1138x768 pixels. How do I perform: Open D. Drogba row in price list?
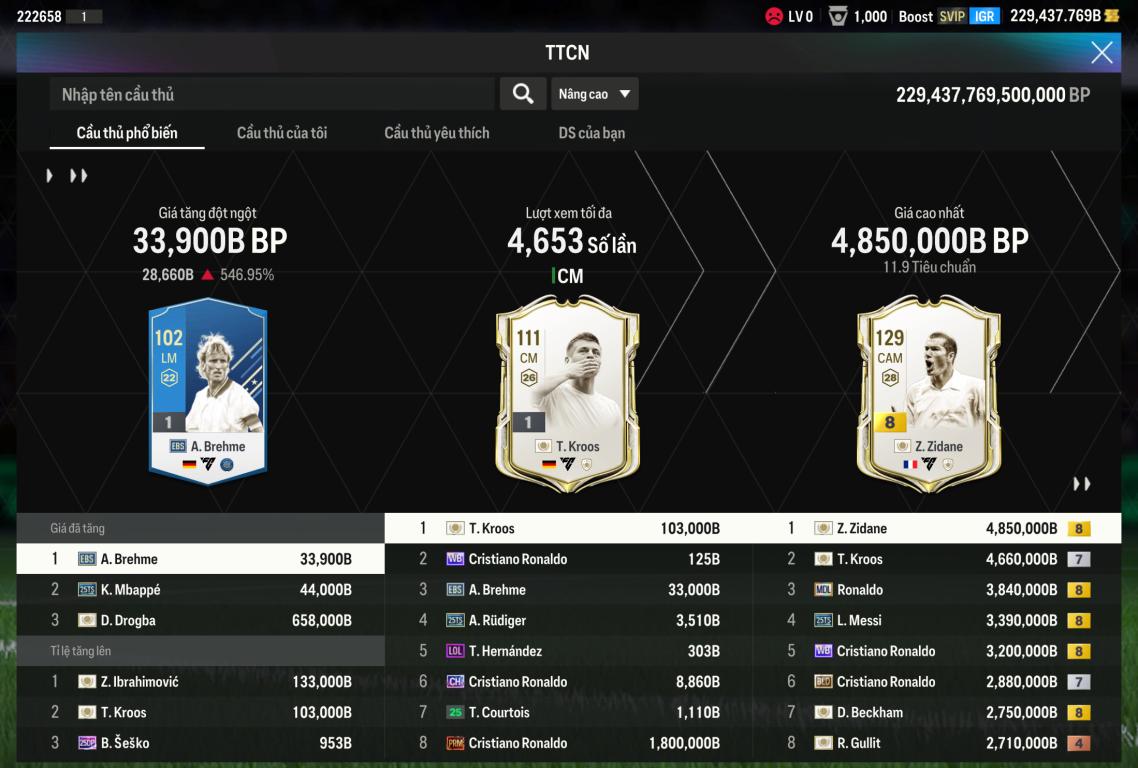200,621
